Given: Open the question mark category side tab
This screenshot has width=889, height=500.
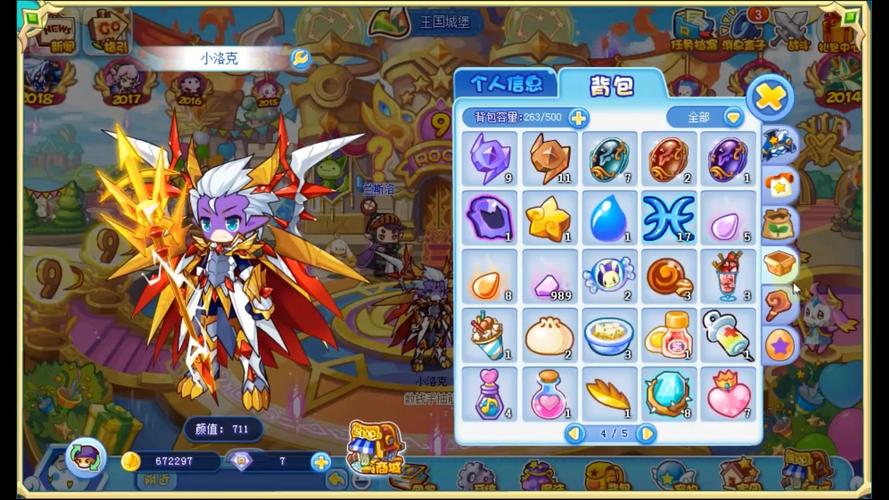Looking at the screenshot, I should [779, 306].
